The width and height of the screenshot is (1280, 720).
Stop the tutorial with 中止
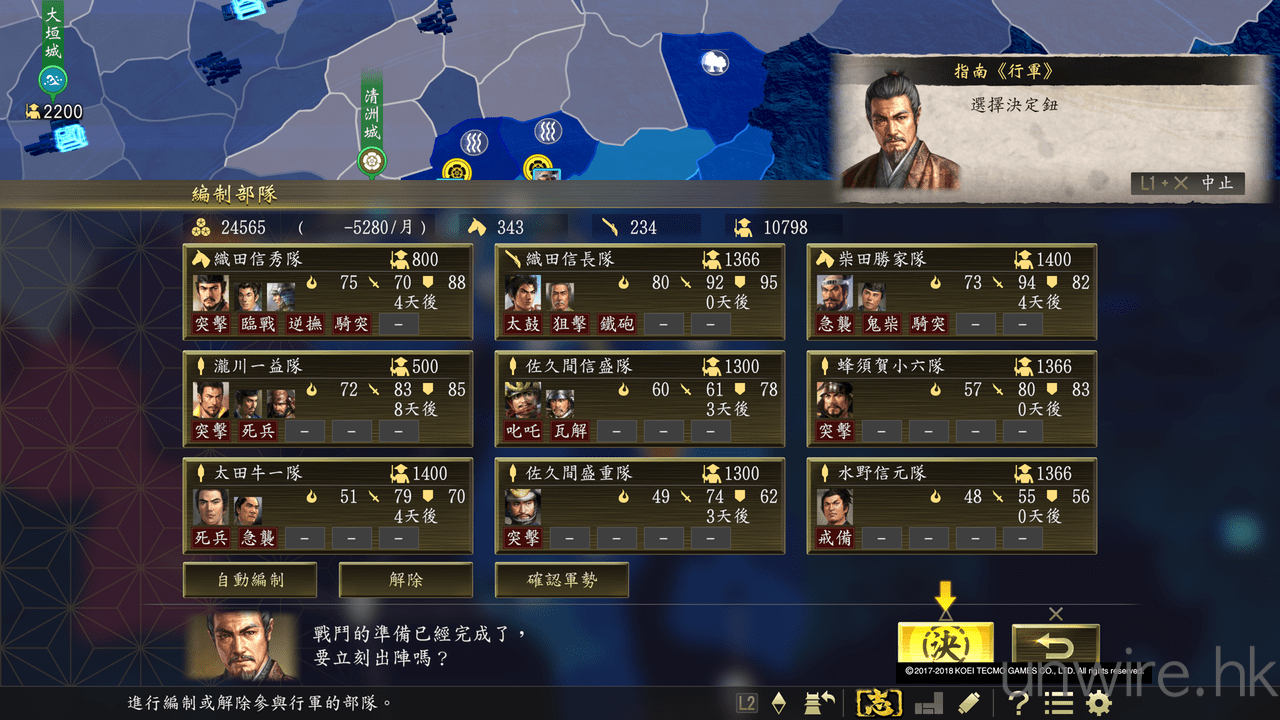point(1189,183)
